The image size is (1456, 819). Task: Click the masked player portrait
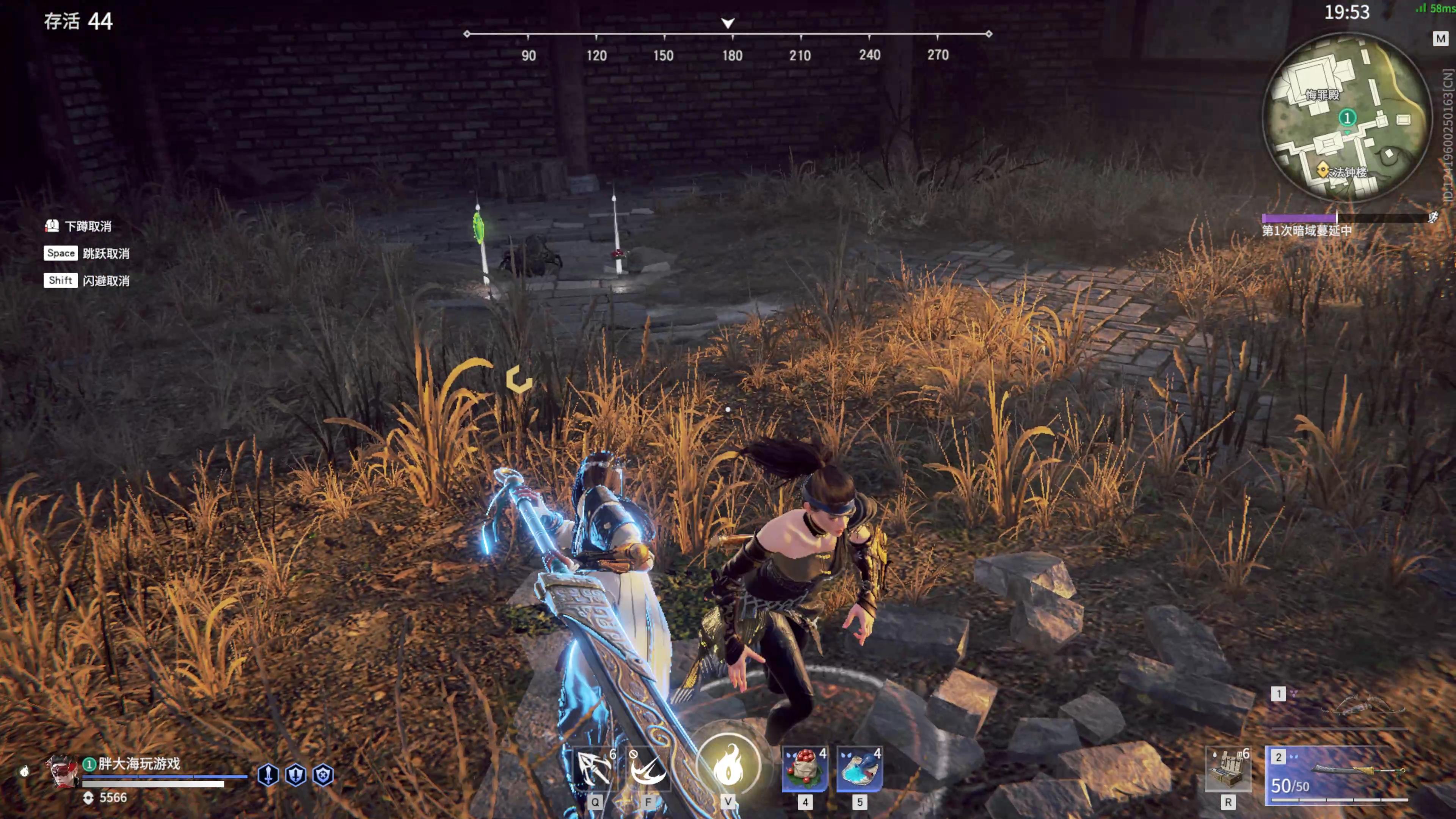pyautogui.click(x=62, y=772)
